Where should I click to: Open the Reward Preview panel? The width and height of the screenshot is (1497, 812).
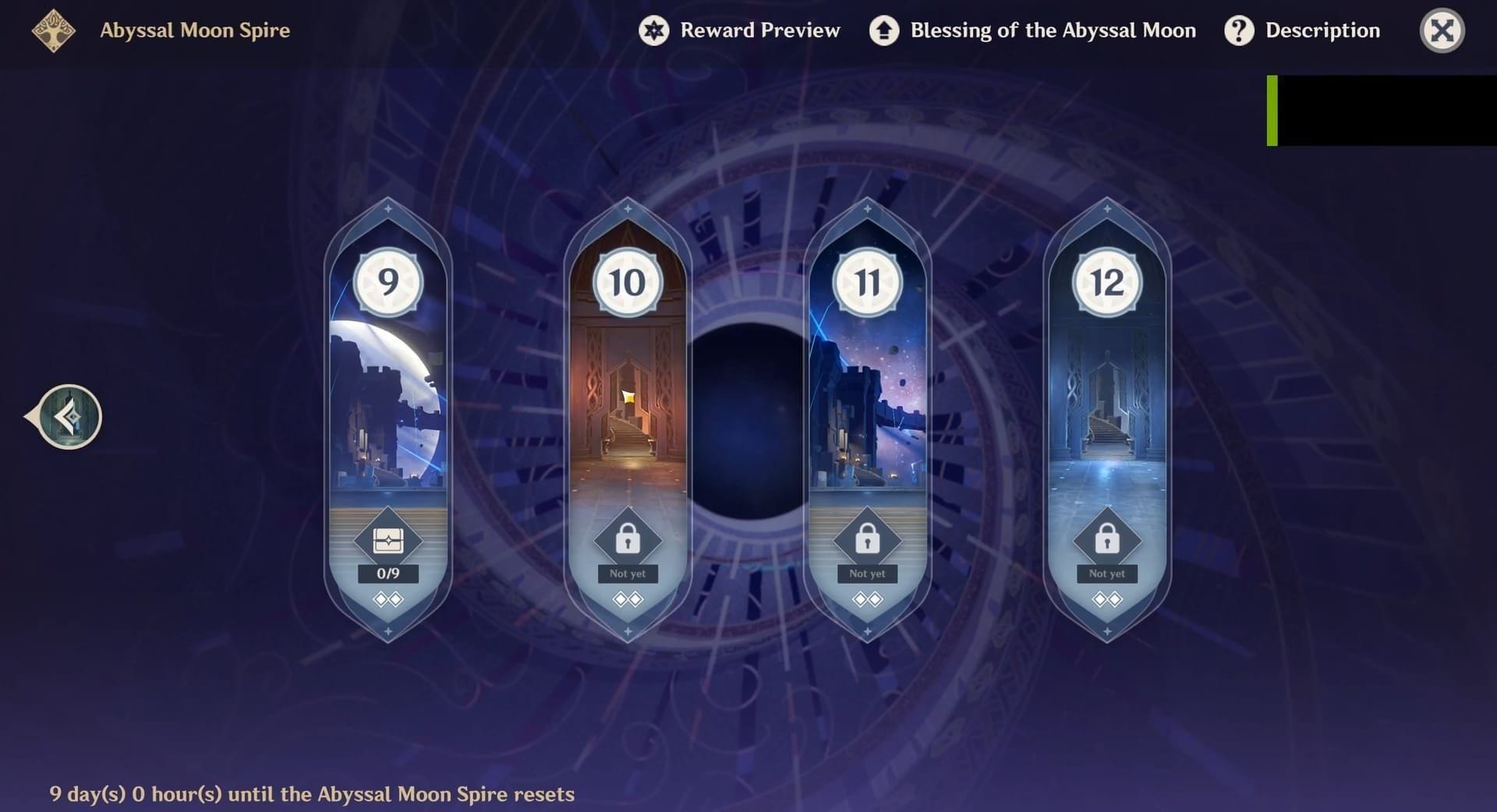(x=739, y=30)
